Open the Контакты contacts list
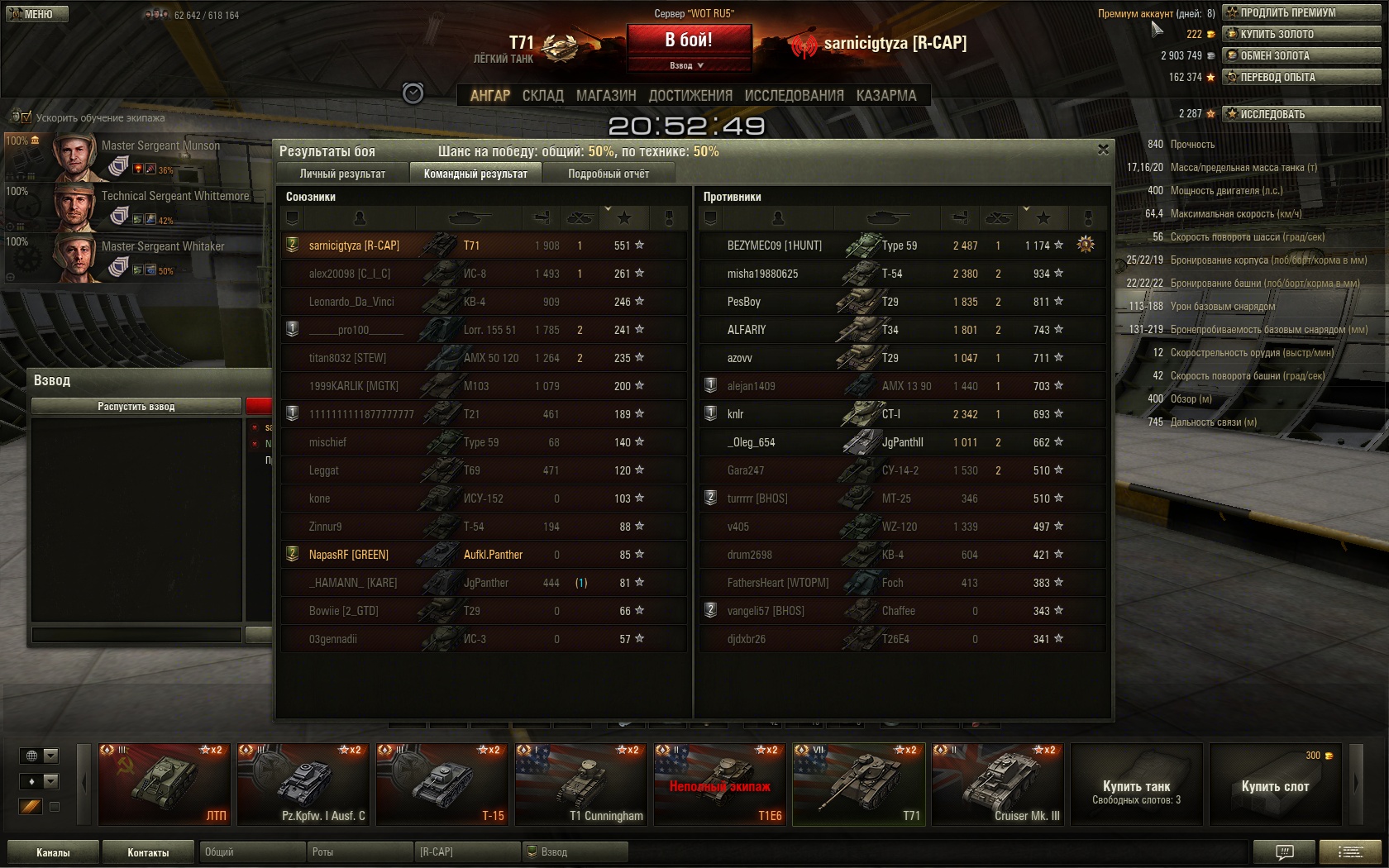Viewport: 1389px width, 868px height. (148, 852)
